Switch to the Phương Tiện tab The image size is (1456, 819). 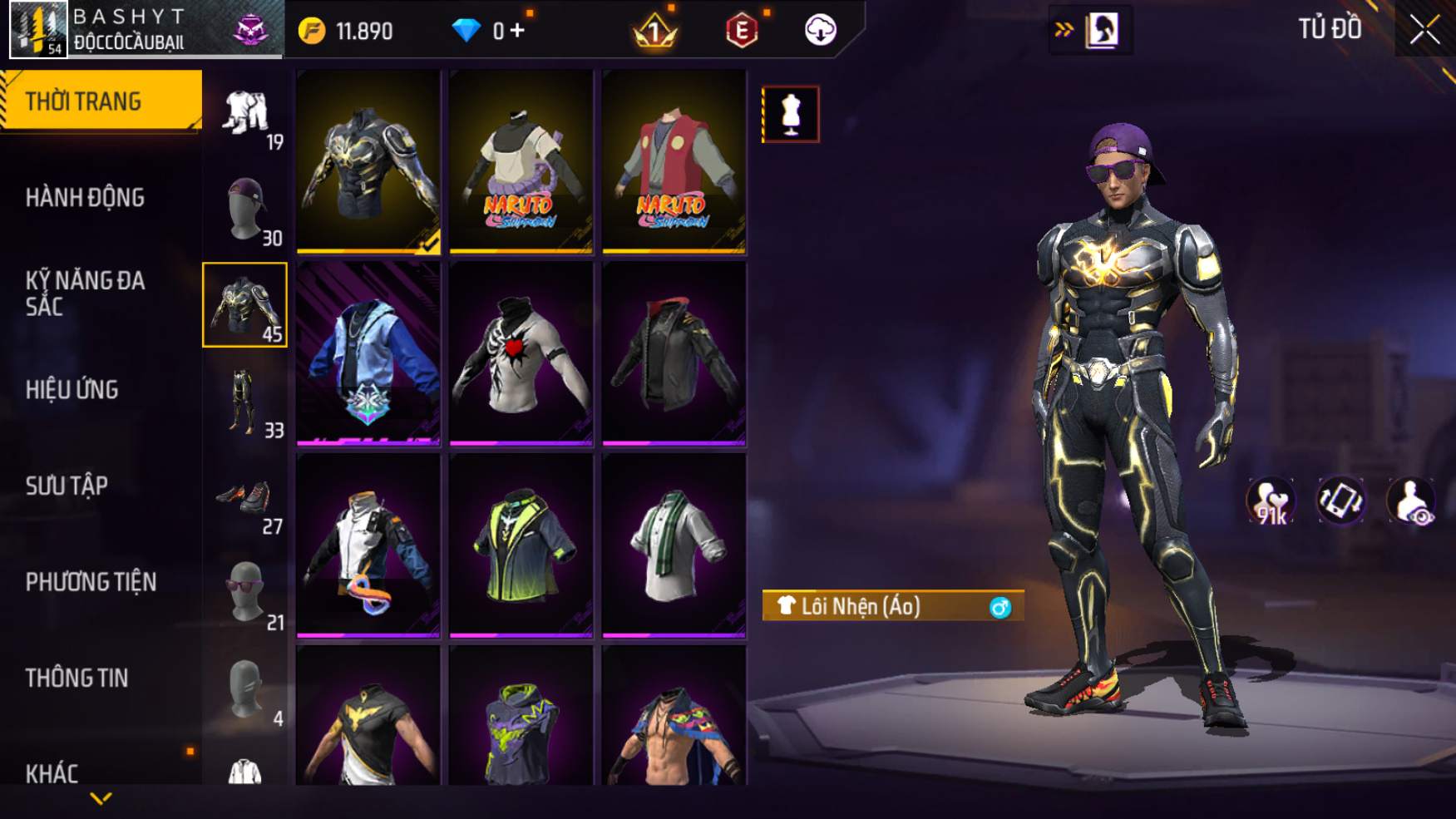pos(91,582)
